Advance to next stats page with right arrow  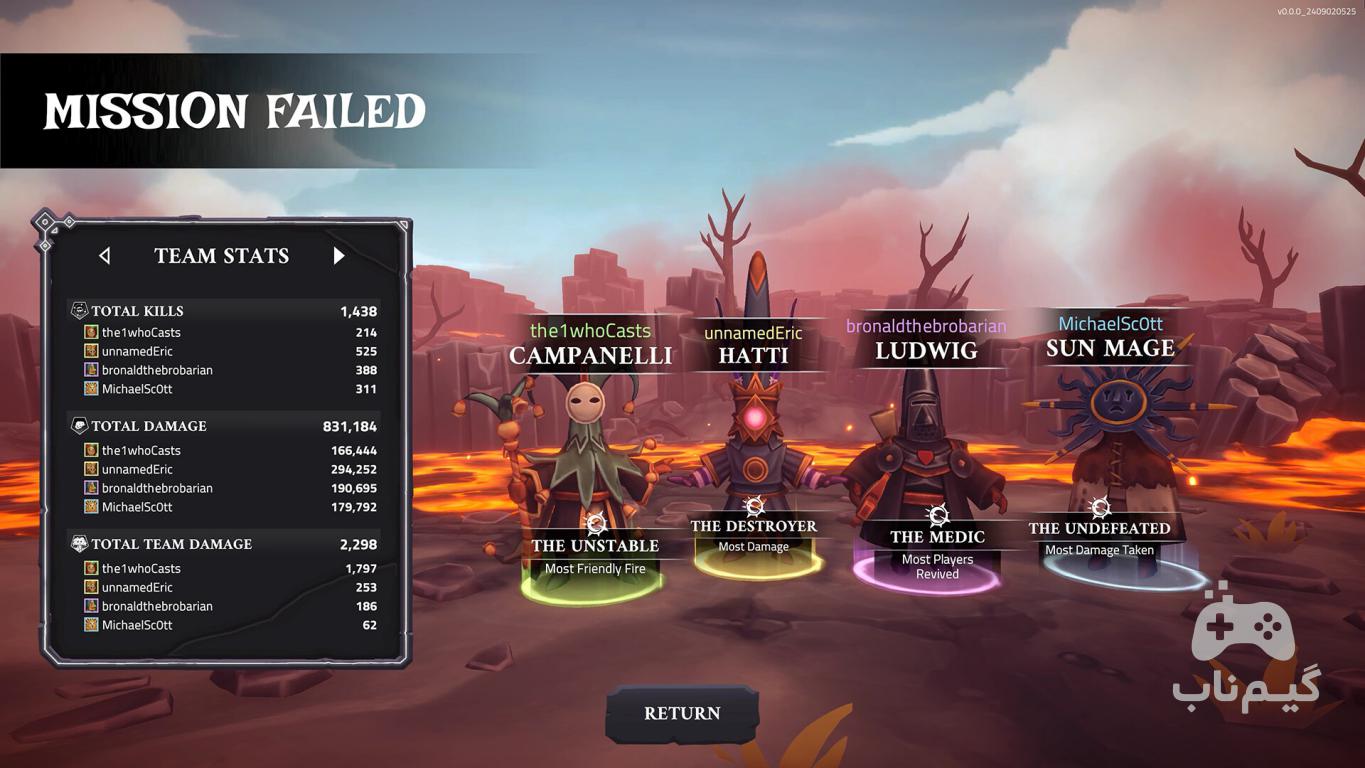pos(339,256)
